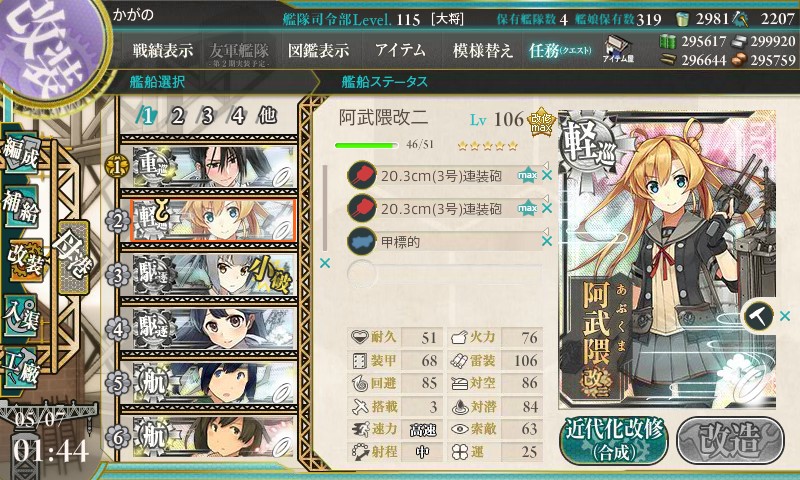Screen dimensions: 800x480
Task: Switch to fleet 4 tab
Action: click(x=238, y=115)
